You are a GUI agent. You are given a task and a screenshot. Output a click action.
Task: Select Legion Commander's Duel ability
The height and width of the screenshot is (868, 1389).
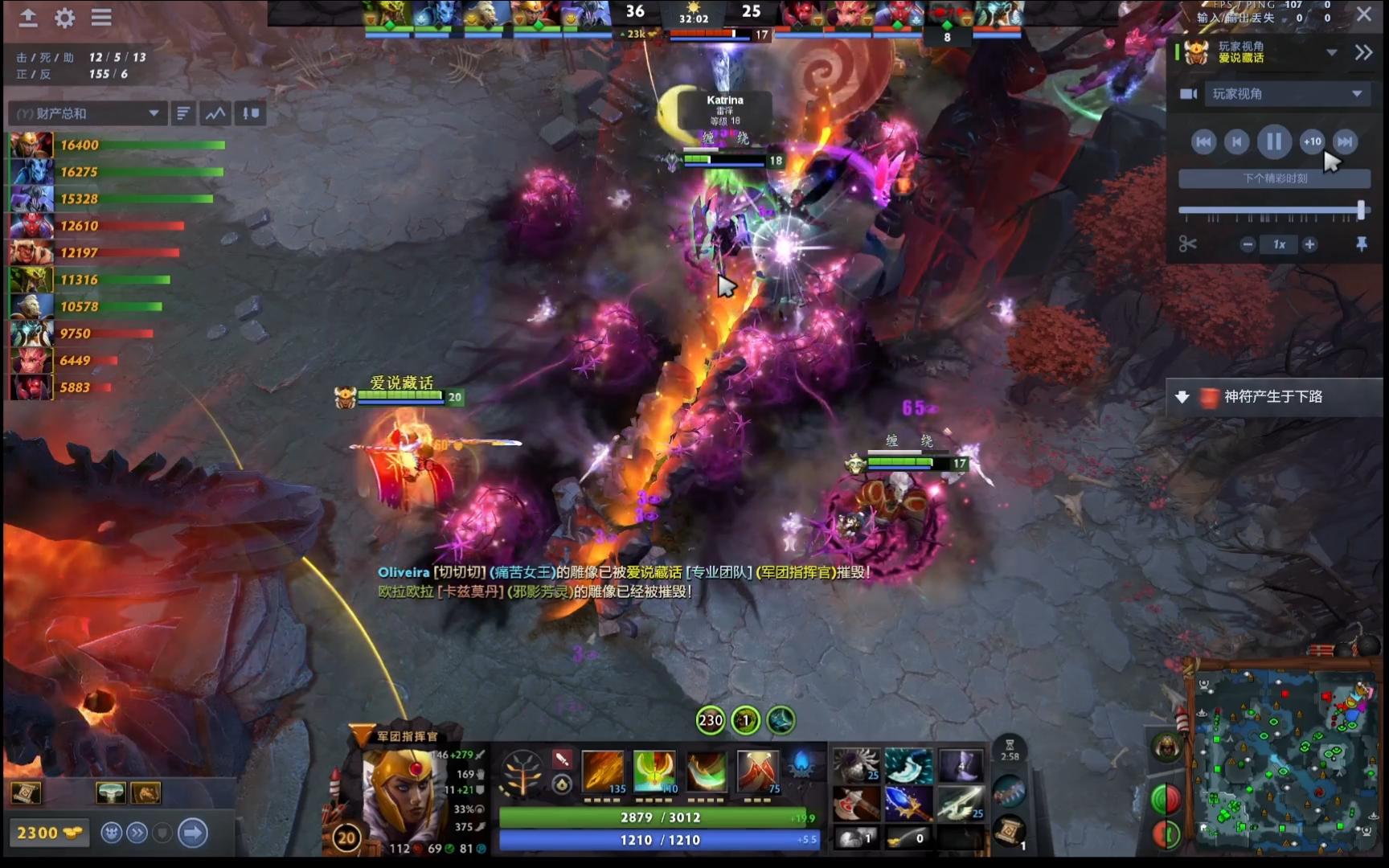(x=756, y=771)
